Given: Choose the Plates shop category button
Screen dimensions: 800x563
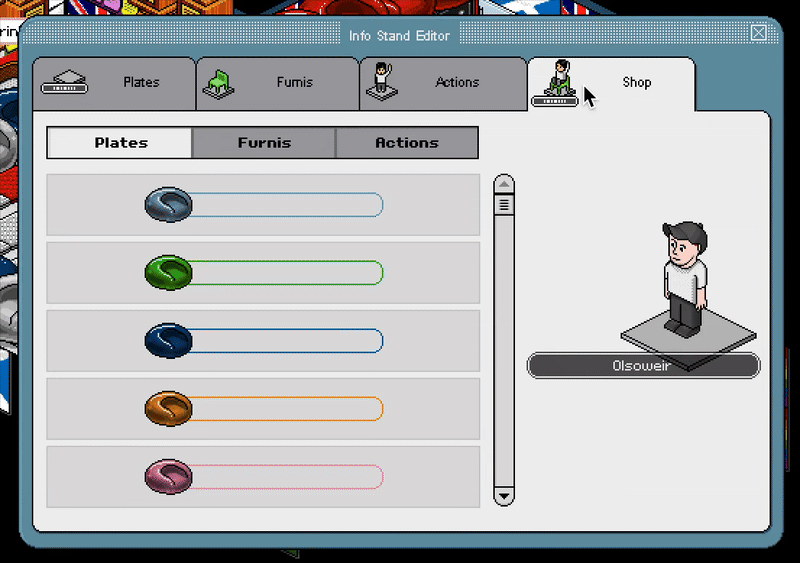Looking at the screenshot, I should [120, 143].
